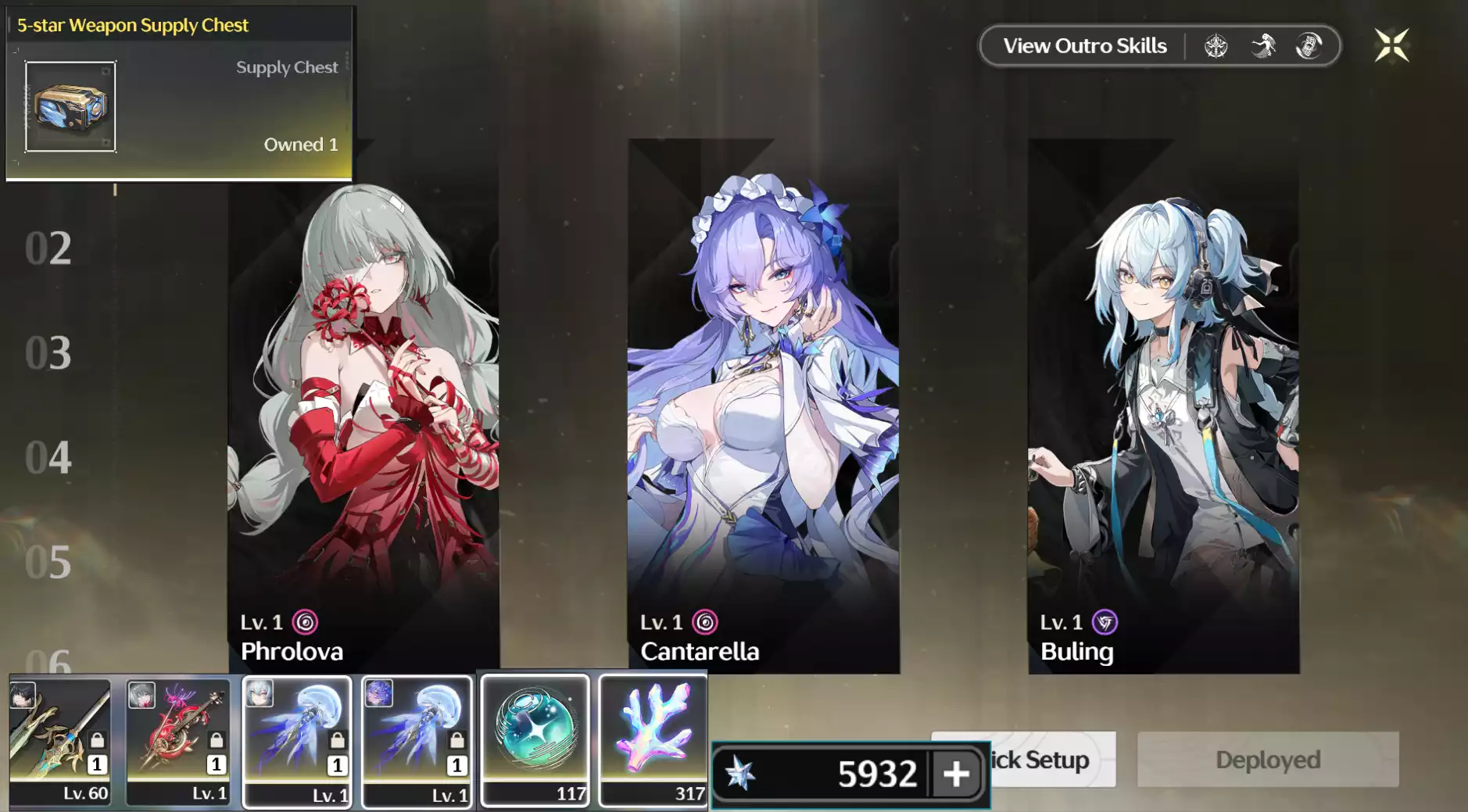Click the 5-star Weapon Supply Chest thumbnail
Viewport: 1468px width, 812px height.
[70, 107]
